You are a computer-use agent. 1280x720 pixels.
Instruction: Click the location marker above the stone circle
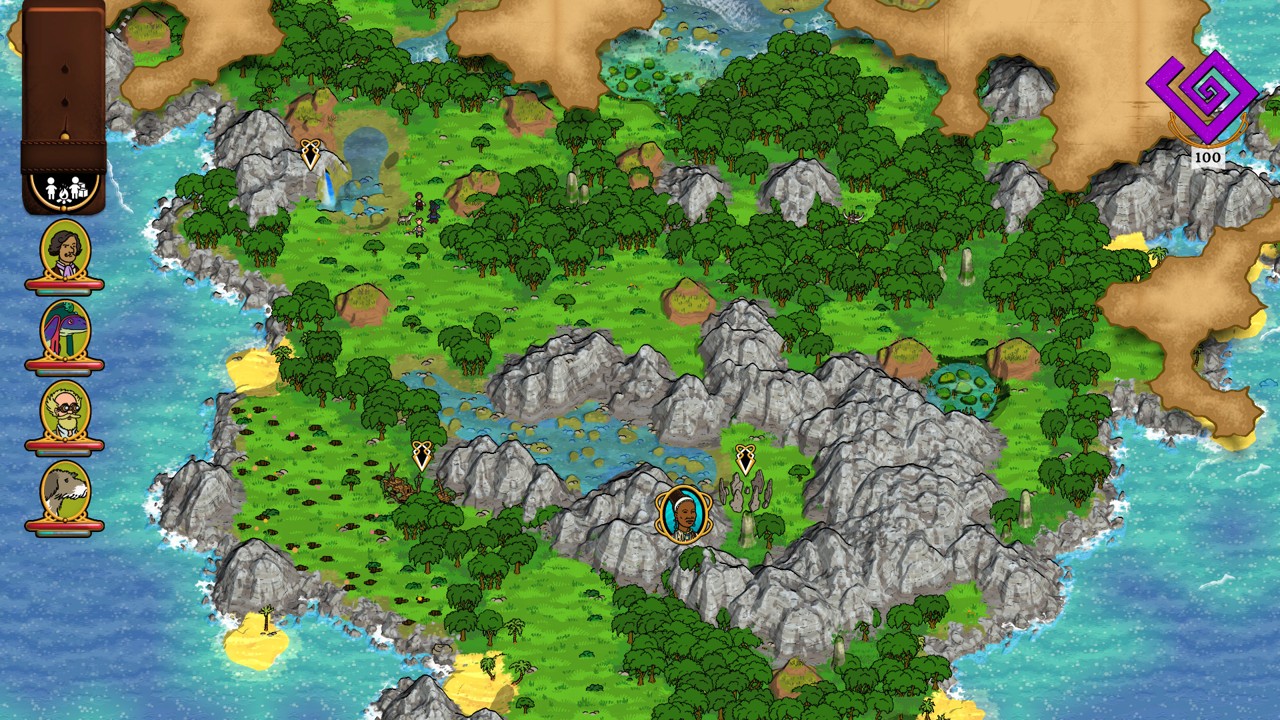coord(745,459)
